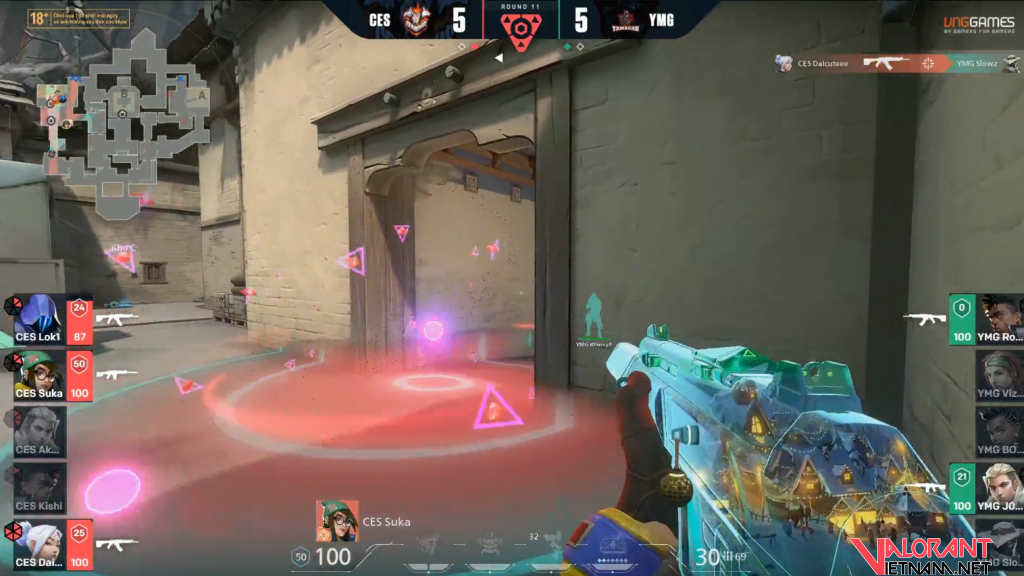Select the YMG Viz... player card
The width and height of the screenshot is (1024, 576).
point(997,376)
